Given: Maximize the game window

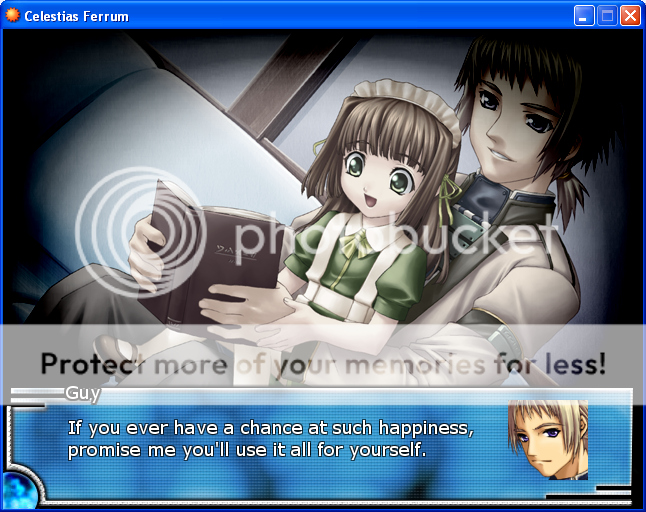Looking at the screenshot, I should [x=607, y=16].
